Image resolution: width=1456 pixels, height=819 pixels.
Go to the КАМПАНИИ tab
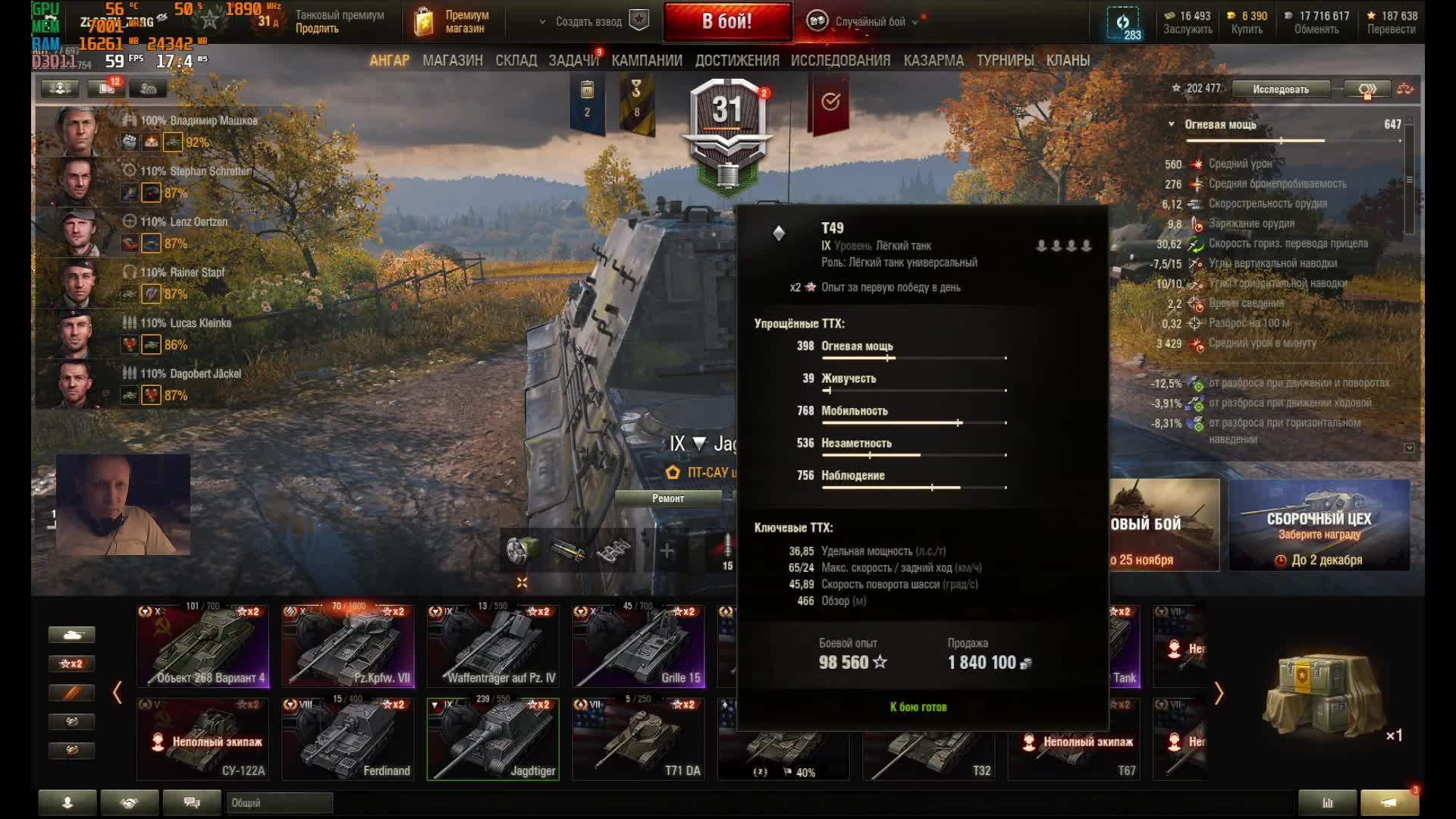tap(647, 61)
